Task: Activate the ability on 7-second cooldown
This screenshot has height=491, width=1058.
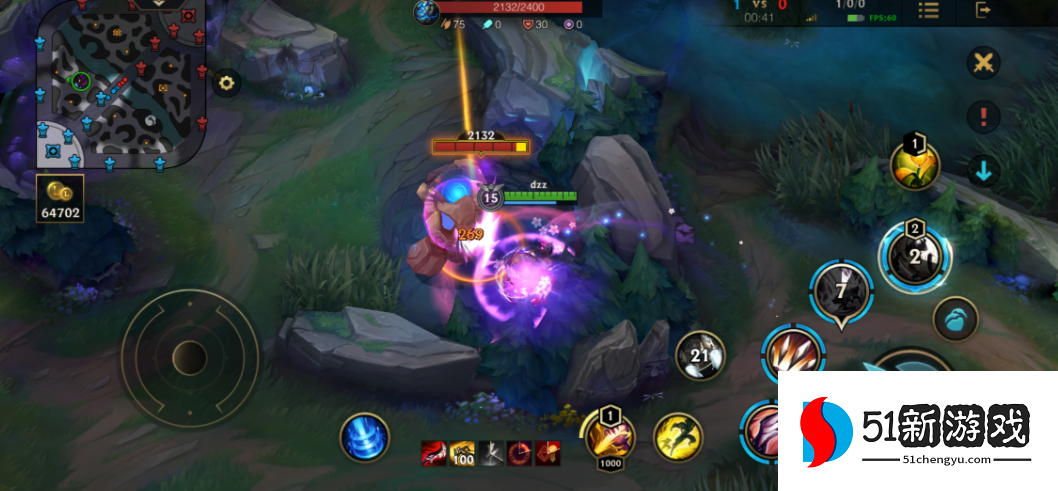Action: click(x=841, y=293)
